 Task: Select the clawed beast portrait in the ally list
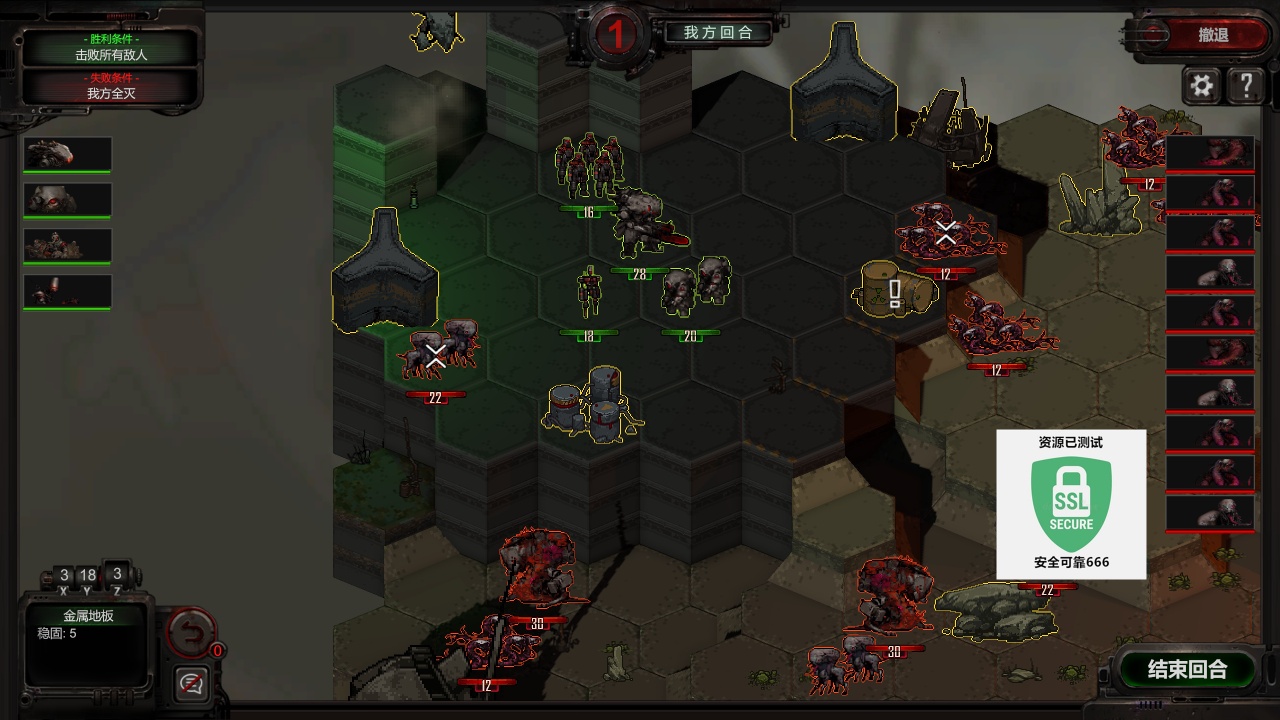click(x=67, y=154)
